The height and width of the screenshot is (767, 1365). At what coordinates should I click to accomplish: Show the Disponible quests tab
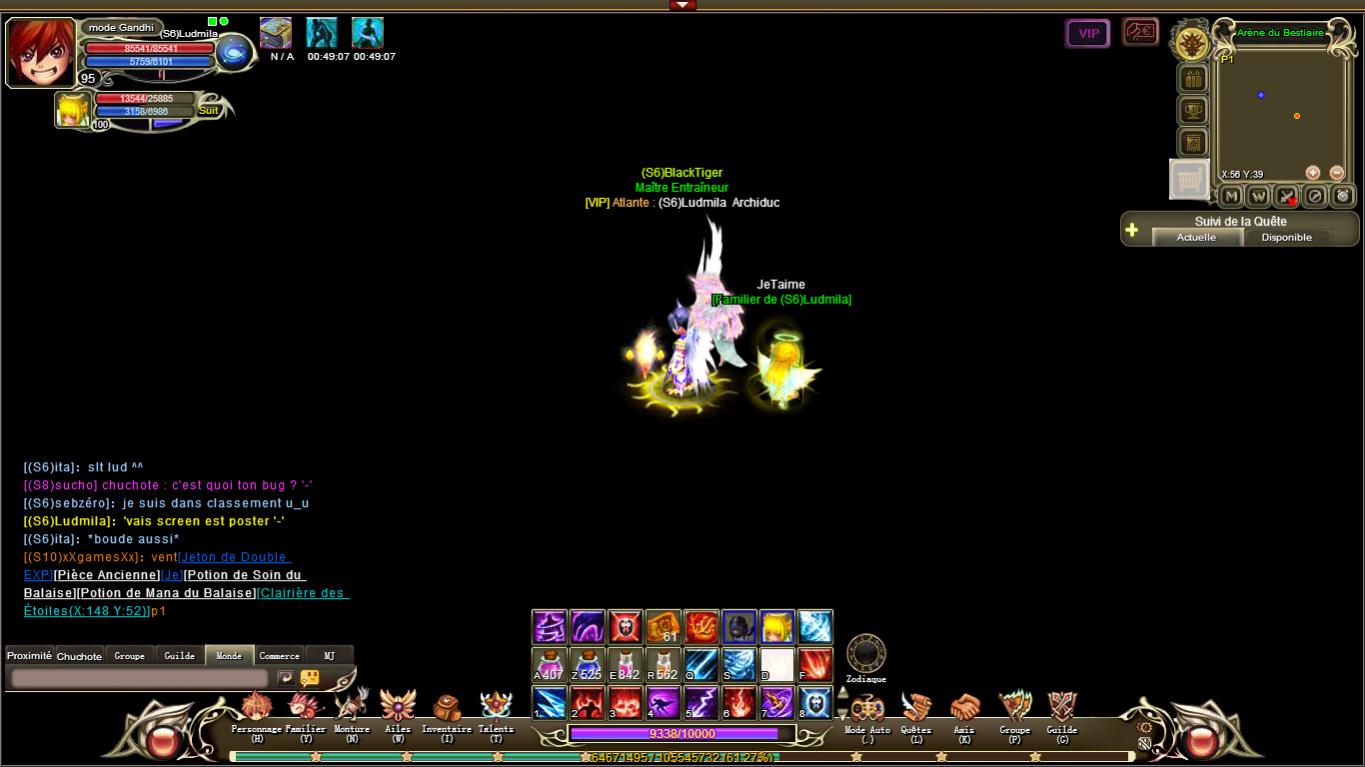[x=1286, y=237]
